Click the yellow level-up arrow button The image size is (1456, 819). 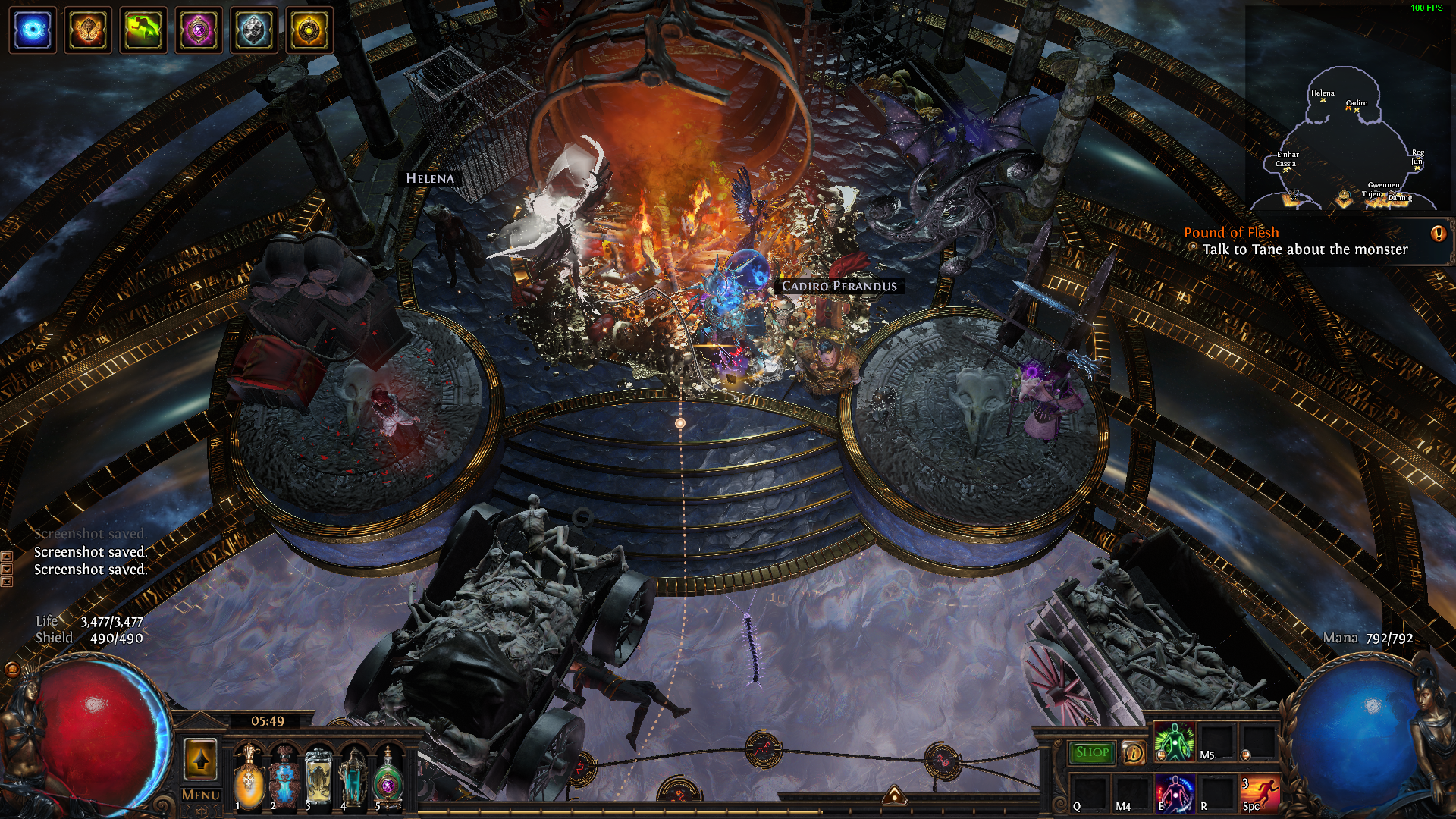201,758
